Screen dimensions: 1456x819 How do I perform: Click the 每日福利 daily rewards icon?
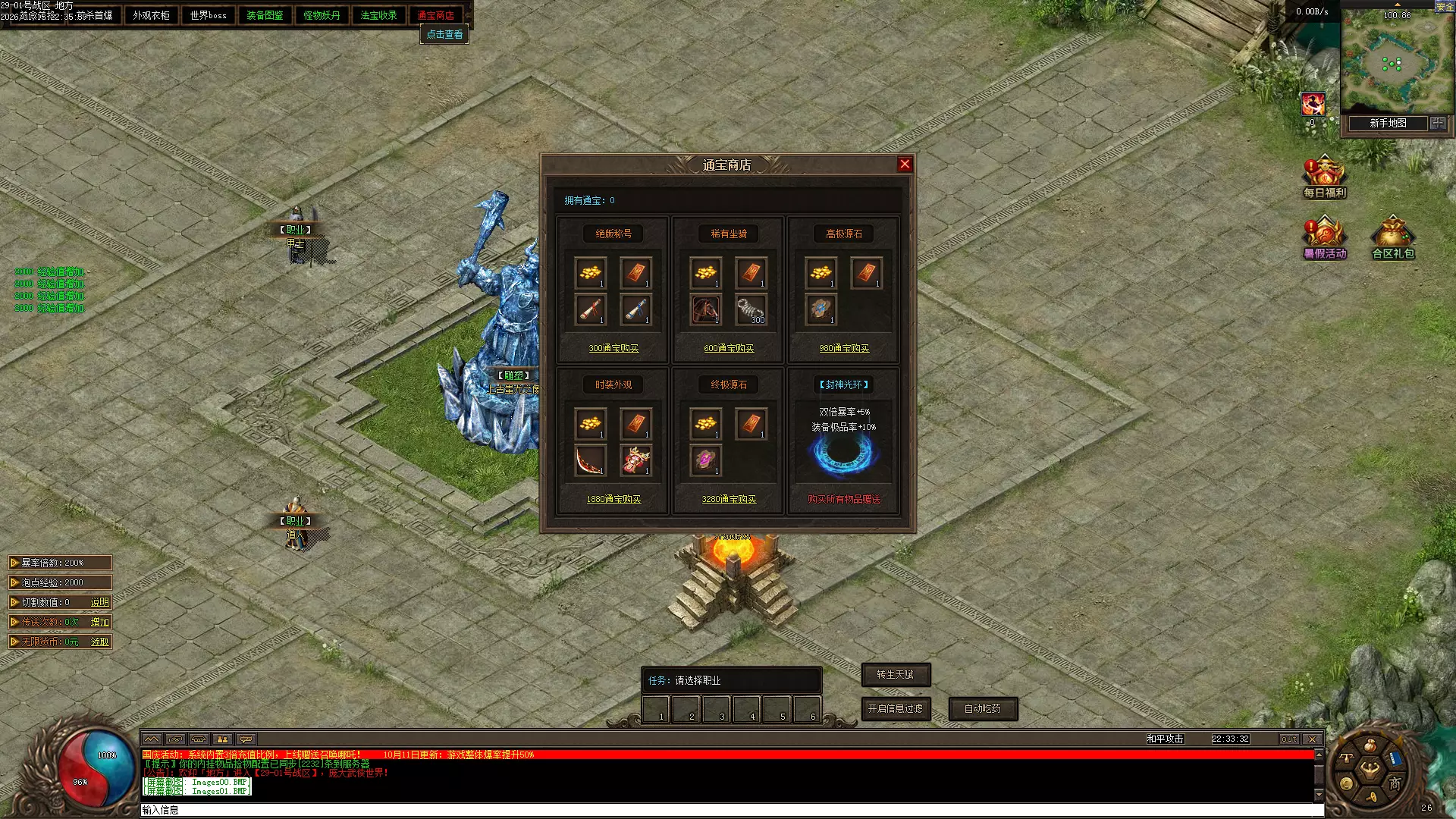tap(1324, 177)
